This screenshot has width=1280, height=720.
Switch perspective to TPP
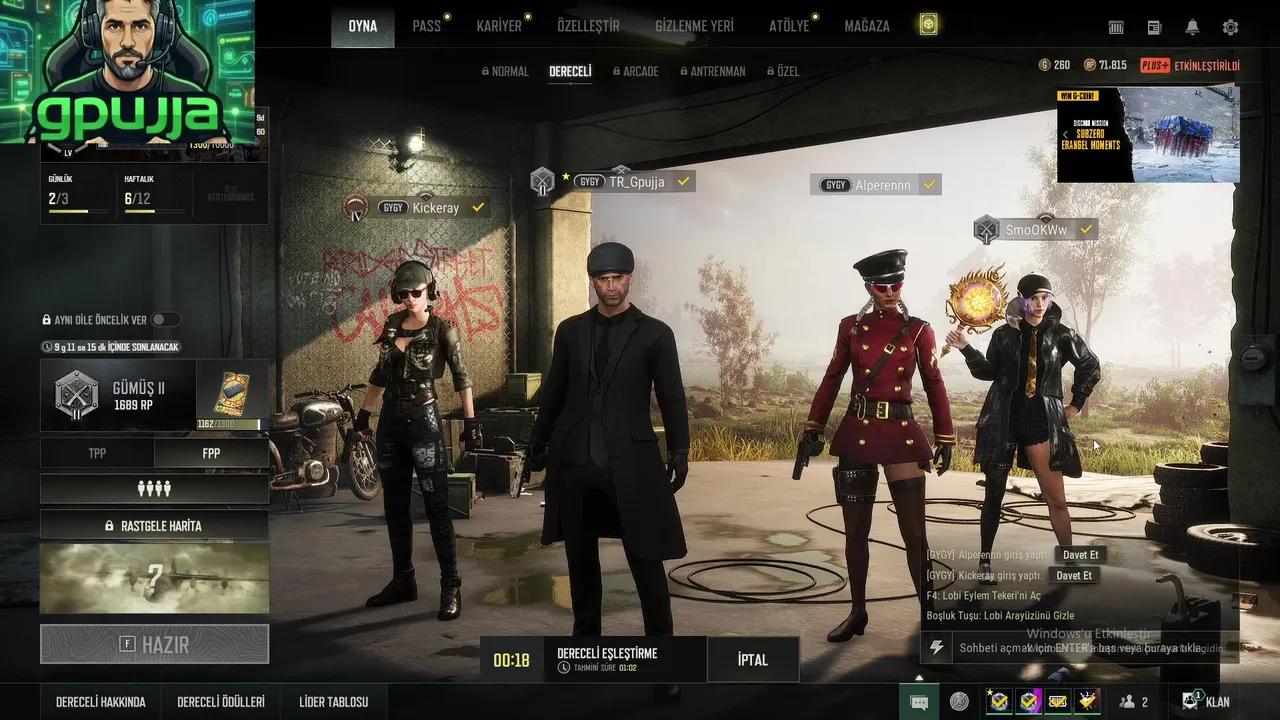pos(97,453)
